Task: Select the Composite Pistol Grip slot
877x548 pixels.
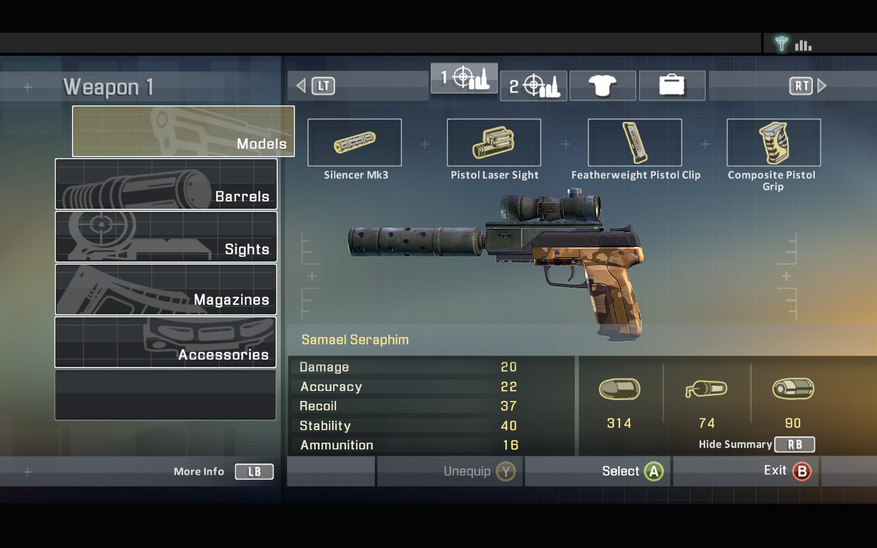Action: 773,143
